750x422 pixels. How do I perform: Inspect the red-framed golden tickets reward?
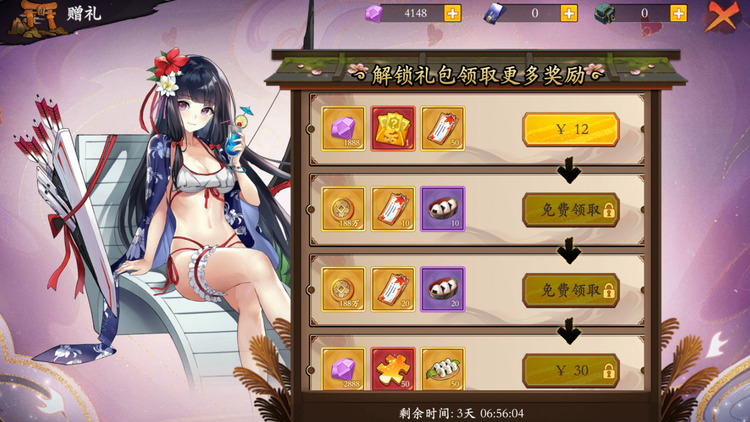coord(393,129)
